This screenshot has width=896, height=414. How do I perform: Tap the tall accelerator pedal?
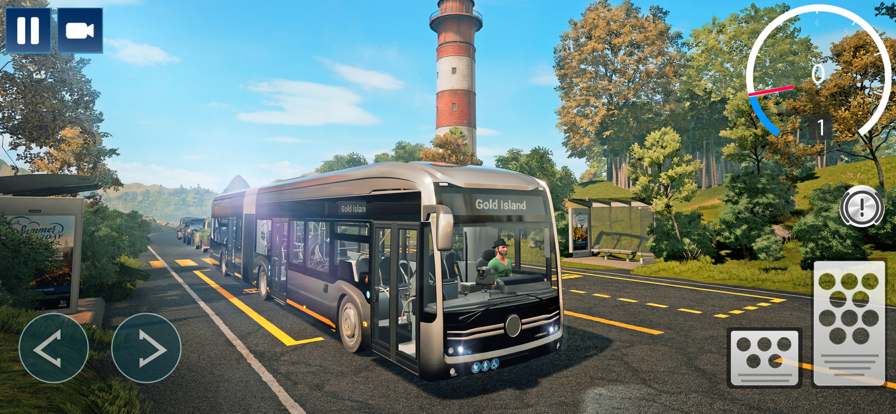[x=849, y=323]
